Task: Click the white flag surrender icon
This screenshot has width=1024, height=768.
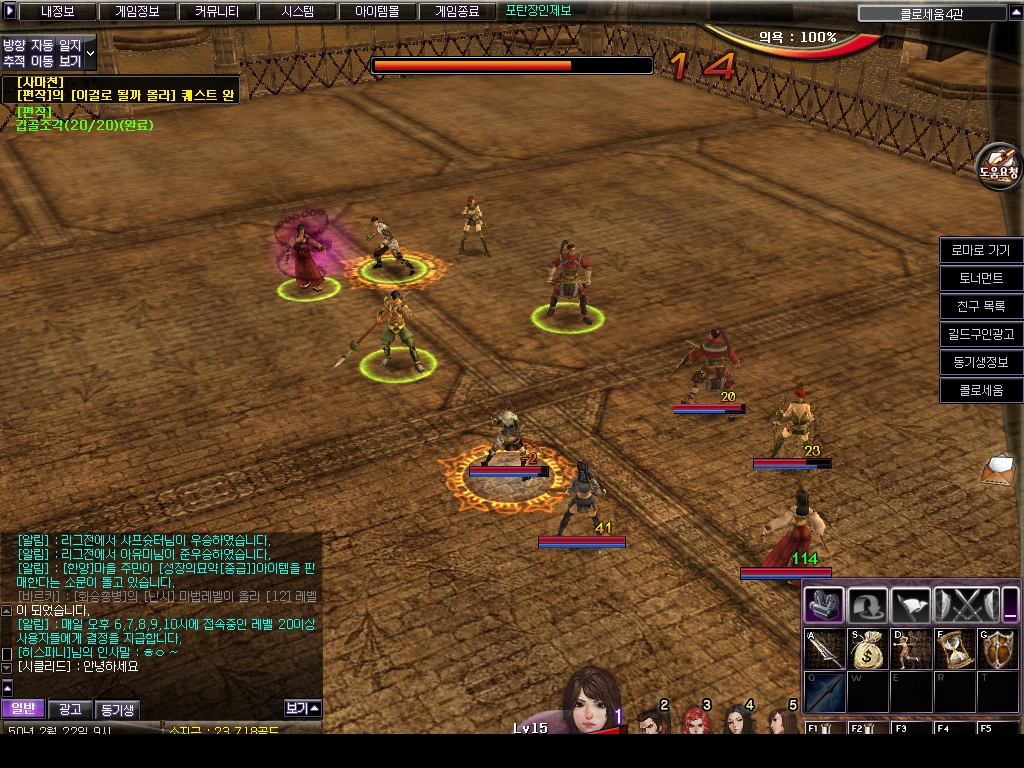Action: pyautogui.click(x=911, y=604)
